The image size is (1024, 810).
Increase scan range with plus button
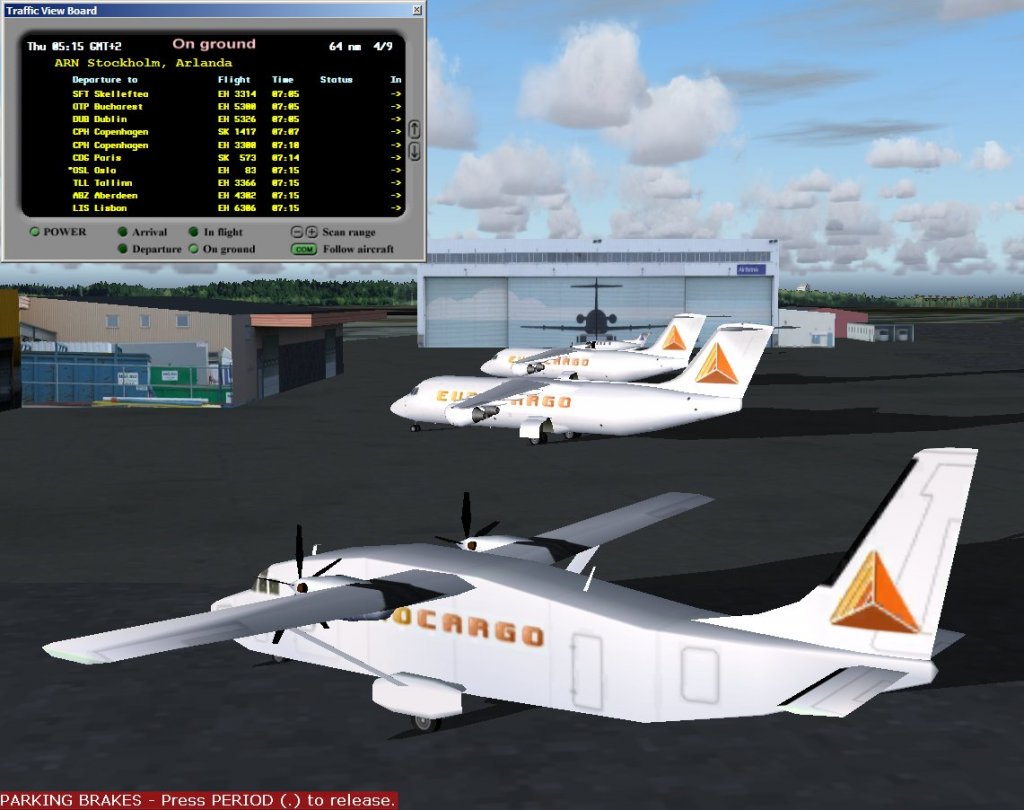pyautogui.click(x=311, y=232)
